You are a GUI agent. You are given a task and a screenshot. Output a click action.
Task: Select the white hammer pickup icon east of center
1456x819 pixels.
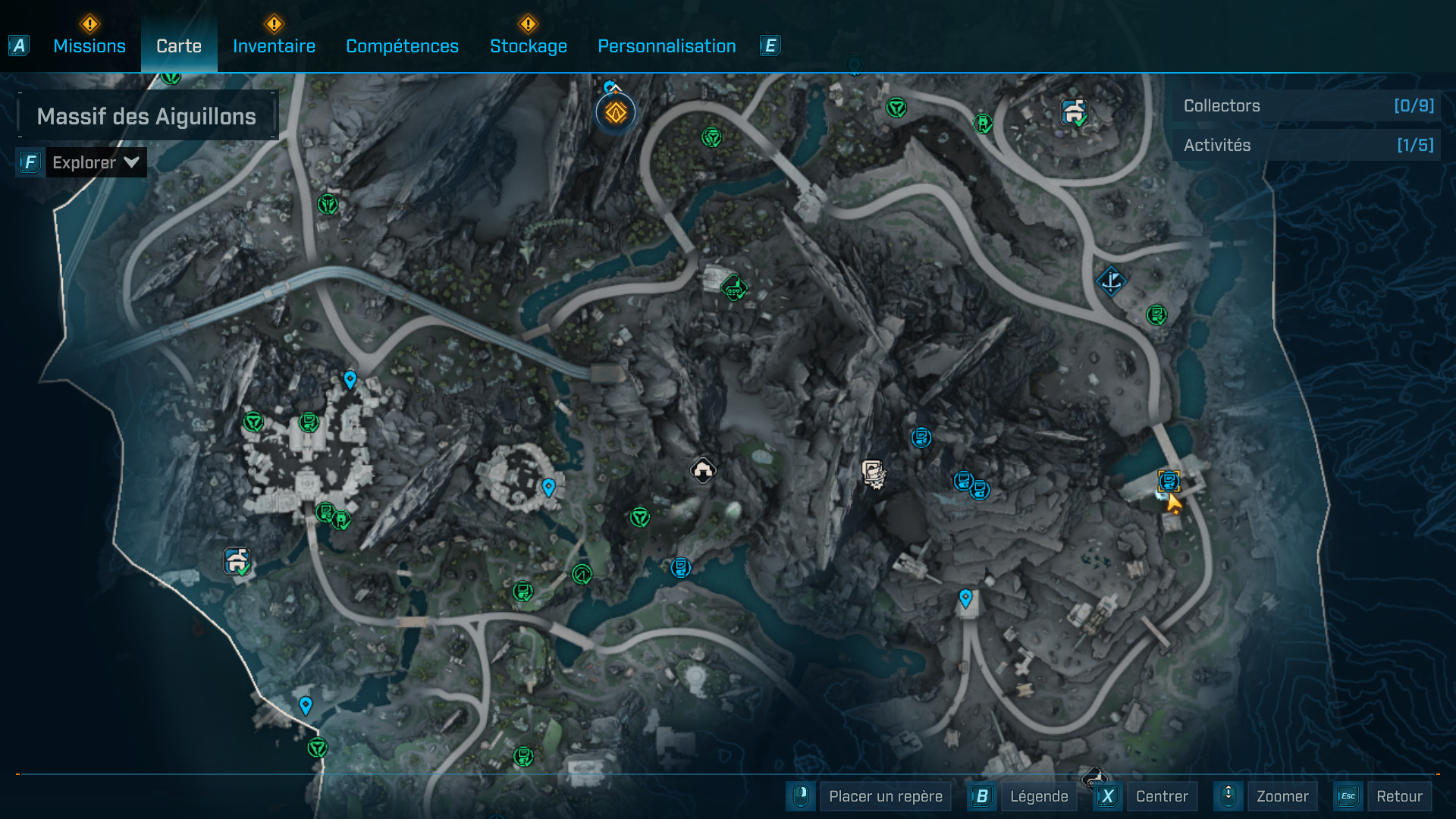[x=874, y=472]
